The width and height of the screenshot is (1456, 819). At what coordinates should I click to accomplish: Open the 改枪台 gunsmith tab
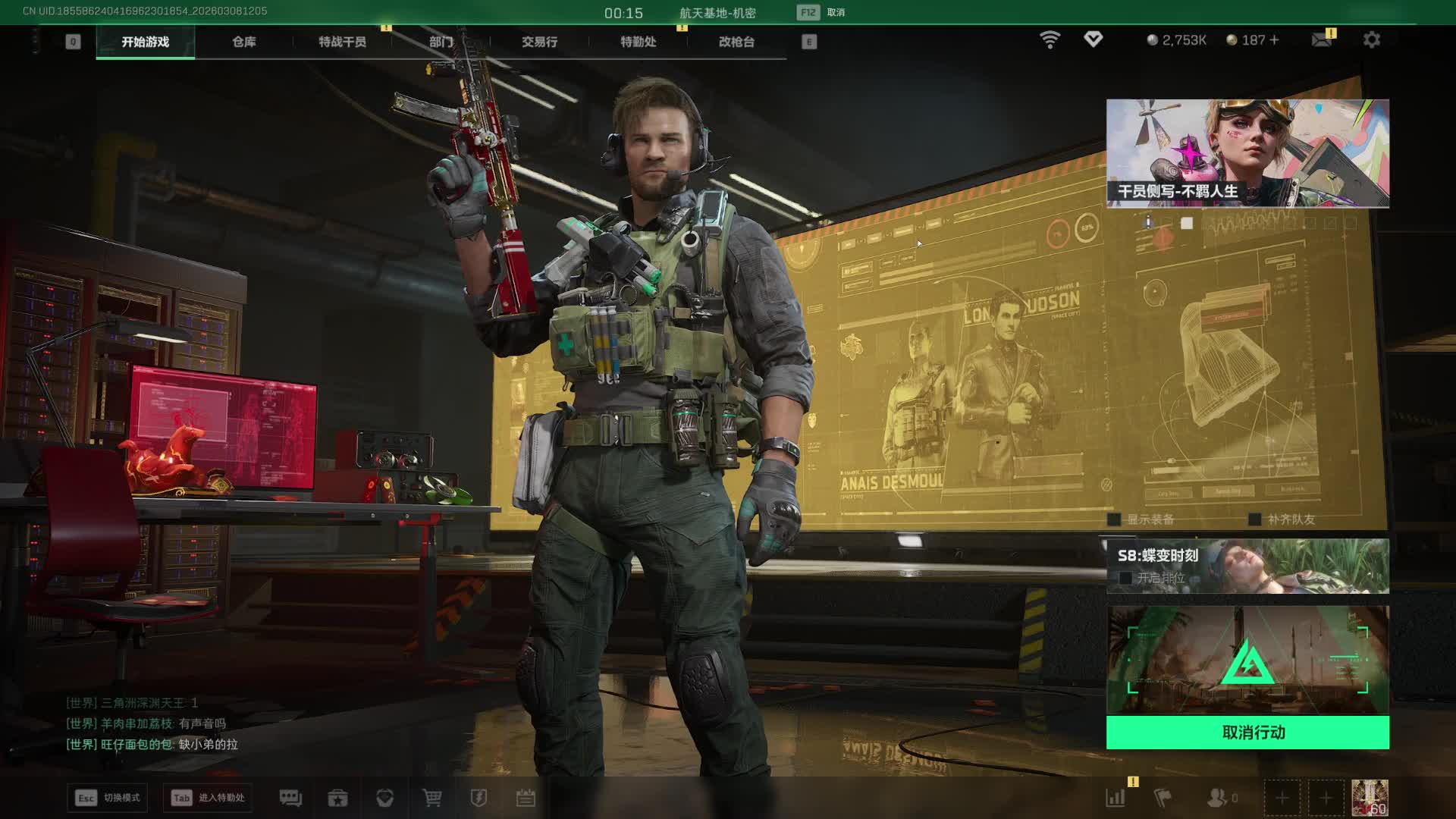pos(736,42)
